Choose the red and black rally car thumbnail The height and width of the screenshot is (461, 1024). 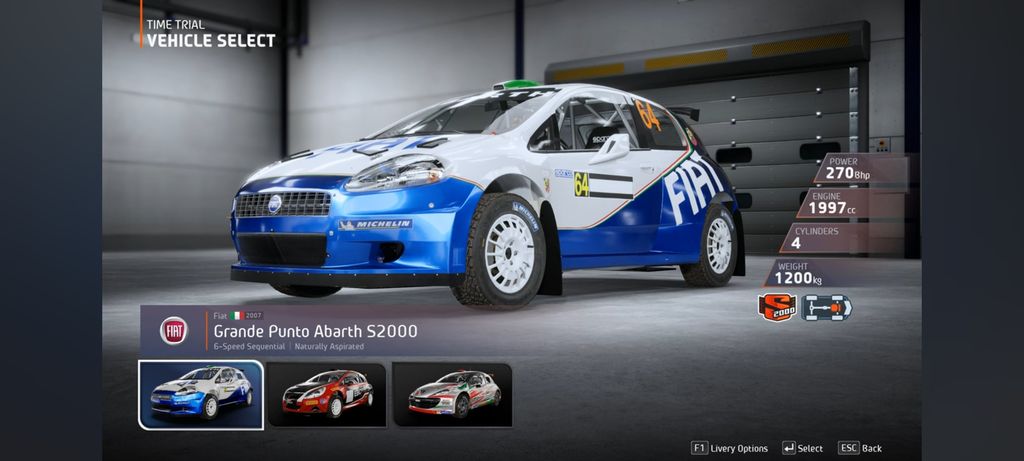327,394
